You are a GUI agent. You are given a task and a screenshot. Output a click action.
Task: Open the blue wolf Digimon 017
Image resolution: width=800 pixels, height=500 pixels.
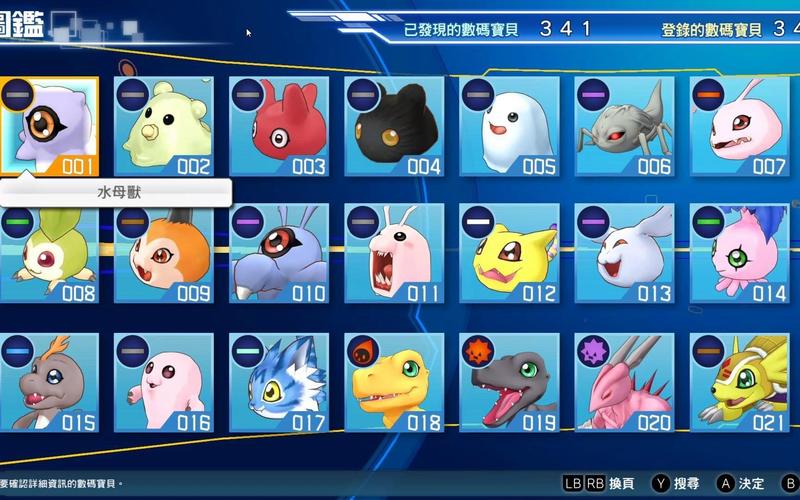279,382
